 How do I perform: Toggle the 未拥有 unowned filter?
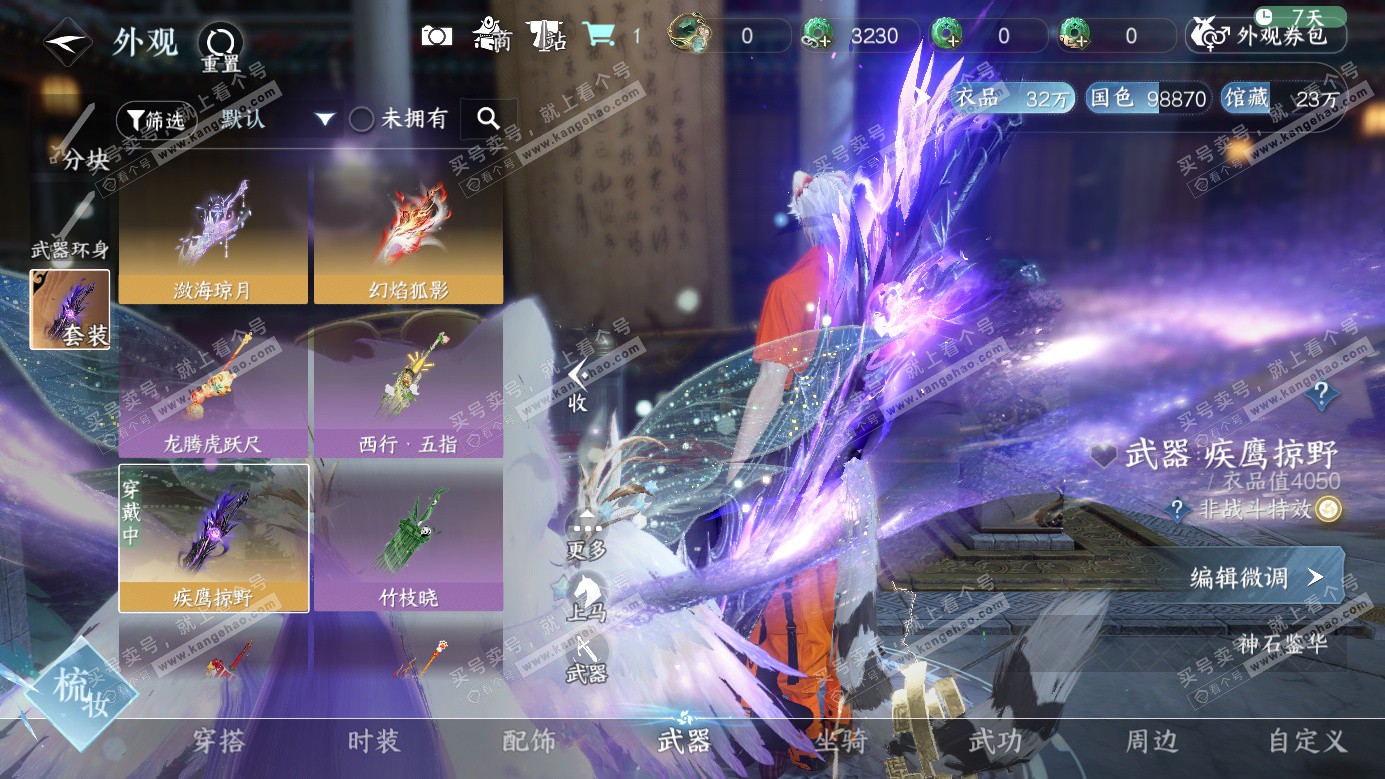pos(362,120)
